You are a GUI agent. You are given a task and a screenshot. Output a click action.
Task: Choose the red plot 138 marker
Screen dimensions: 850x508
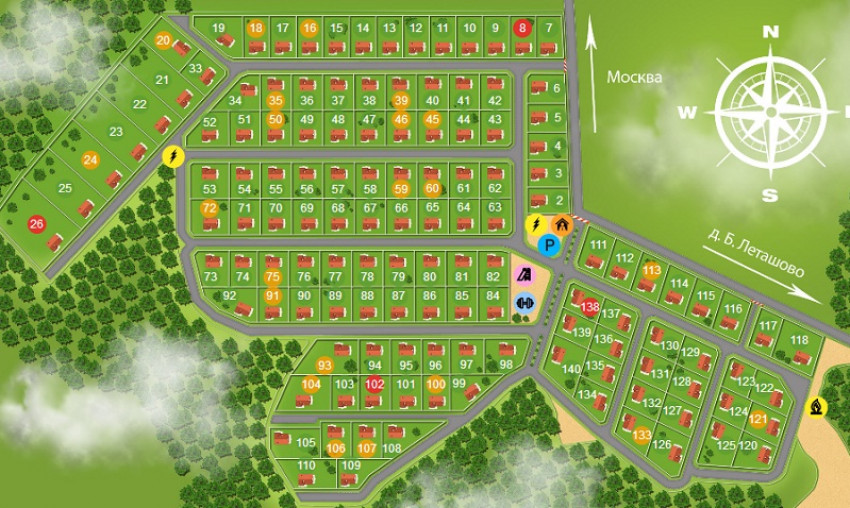591,307
